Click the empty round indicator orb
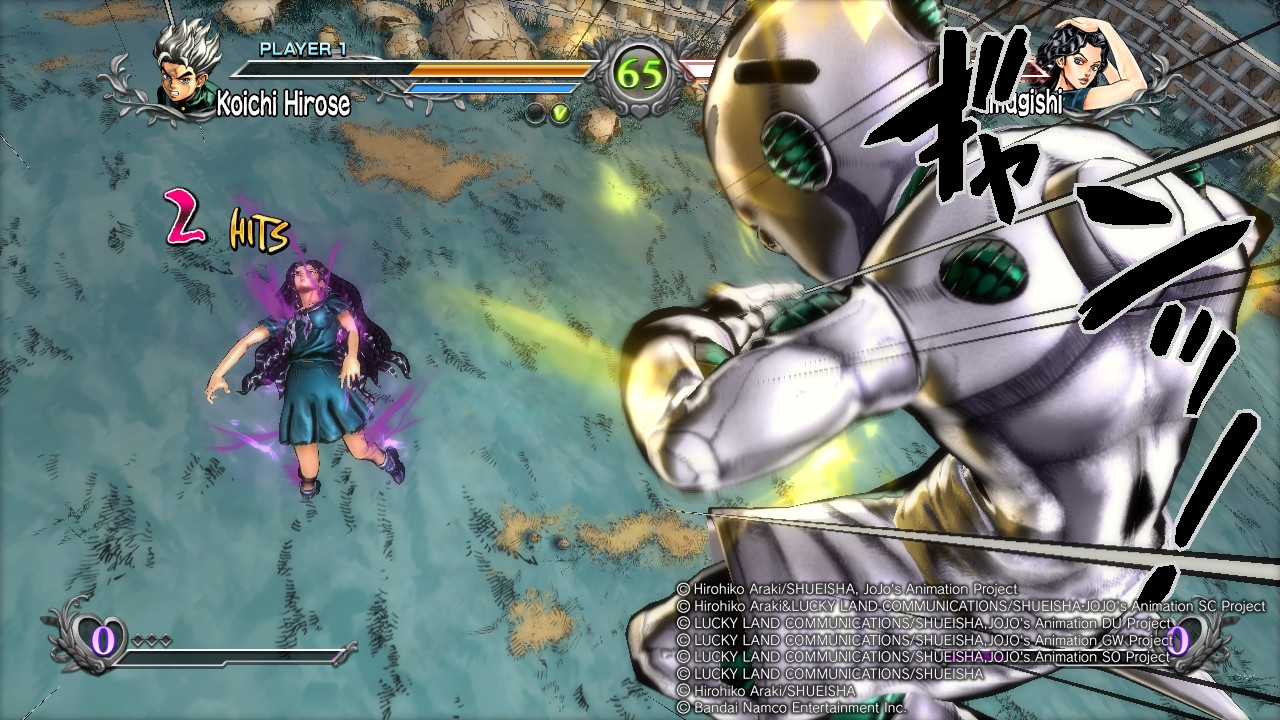The height and width of the screenshot is (720, 1280). pyautogui.click(x=535, y=113)
